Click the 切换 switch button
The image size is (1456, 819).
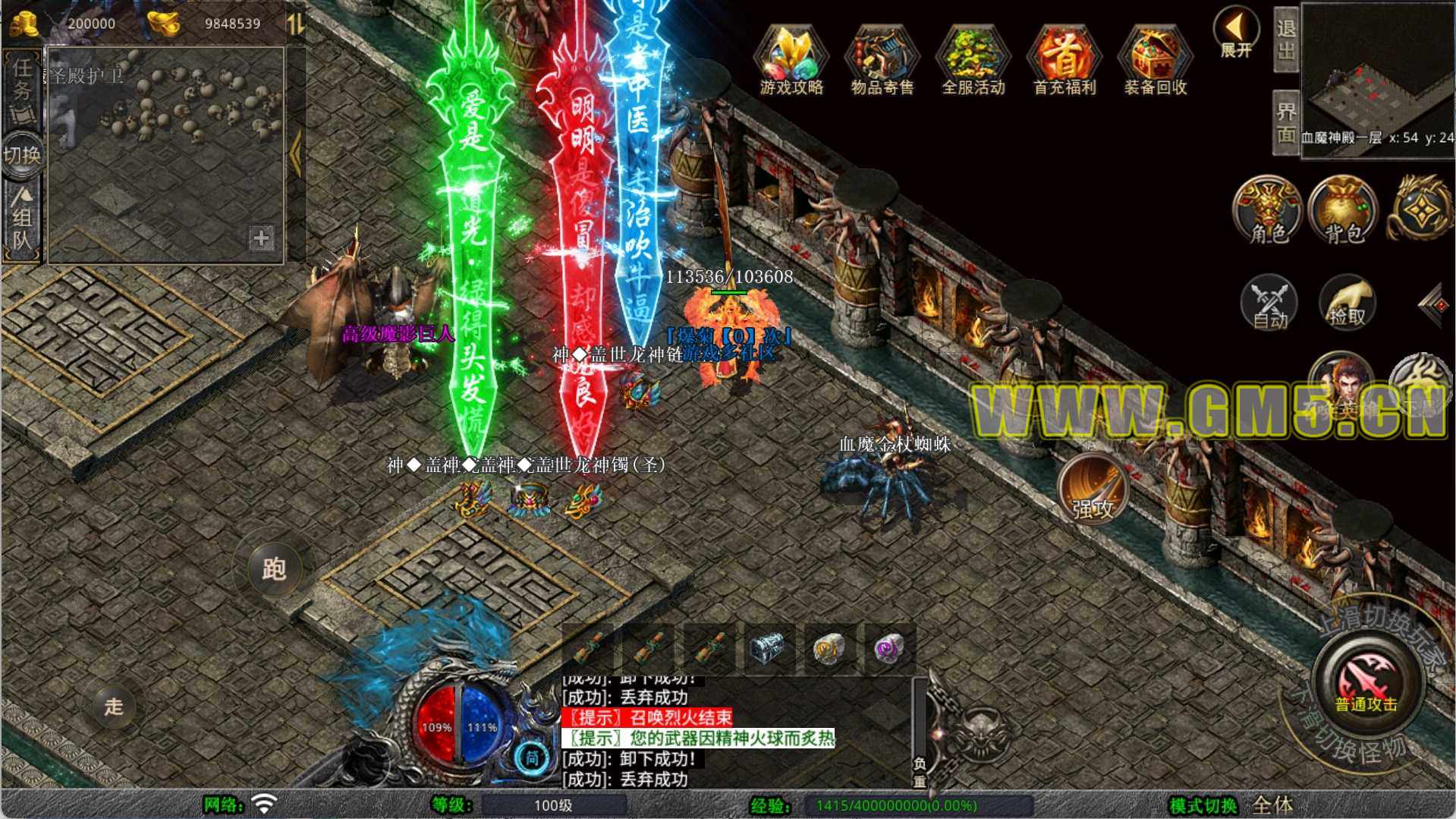21,156
